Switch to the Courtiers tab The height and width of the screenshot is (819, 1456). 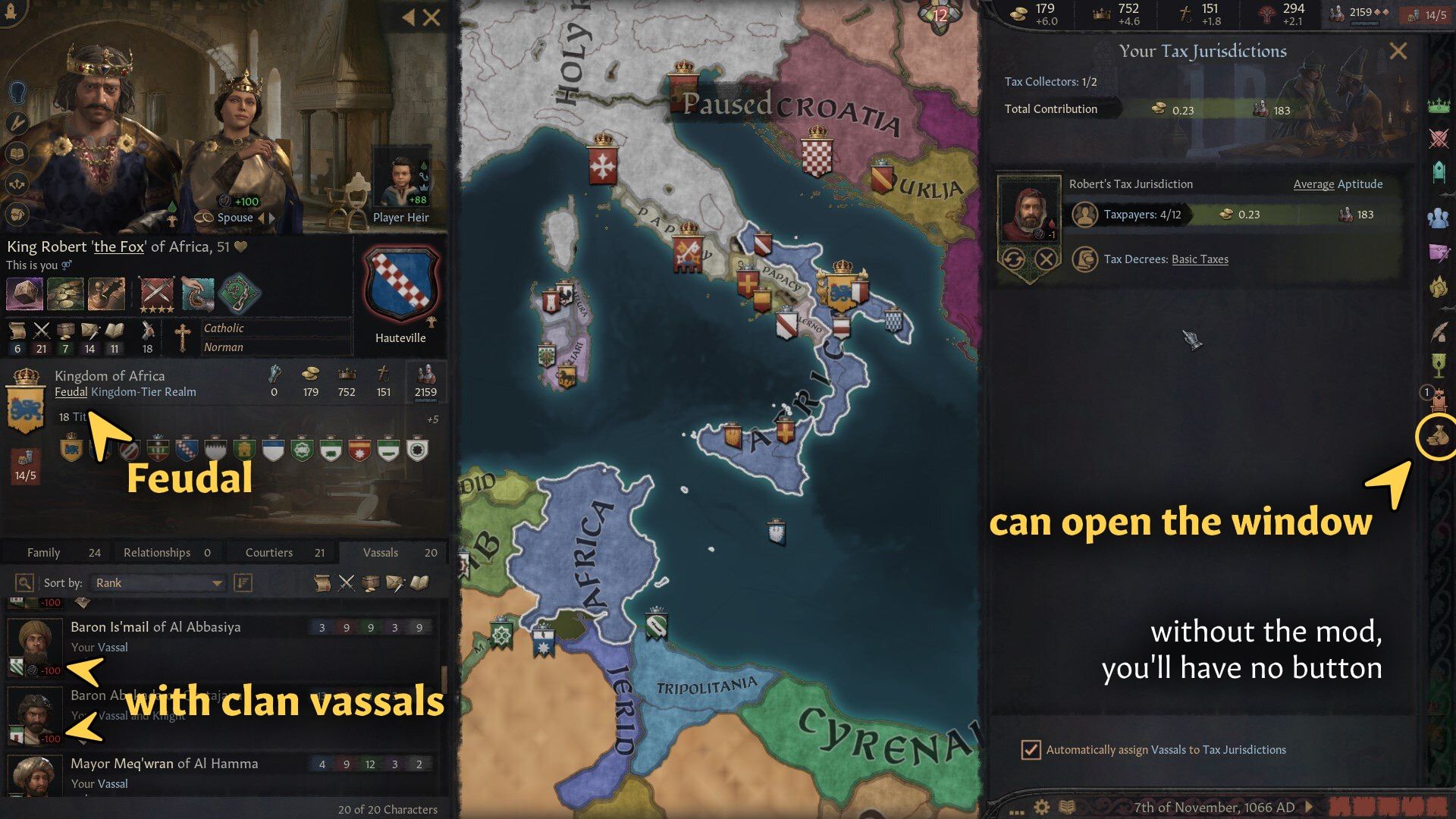click(x=269, y=552)
